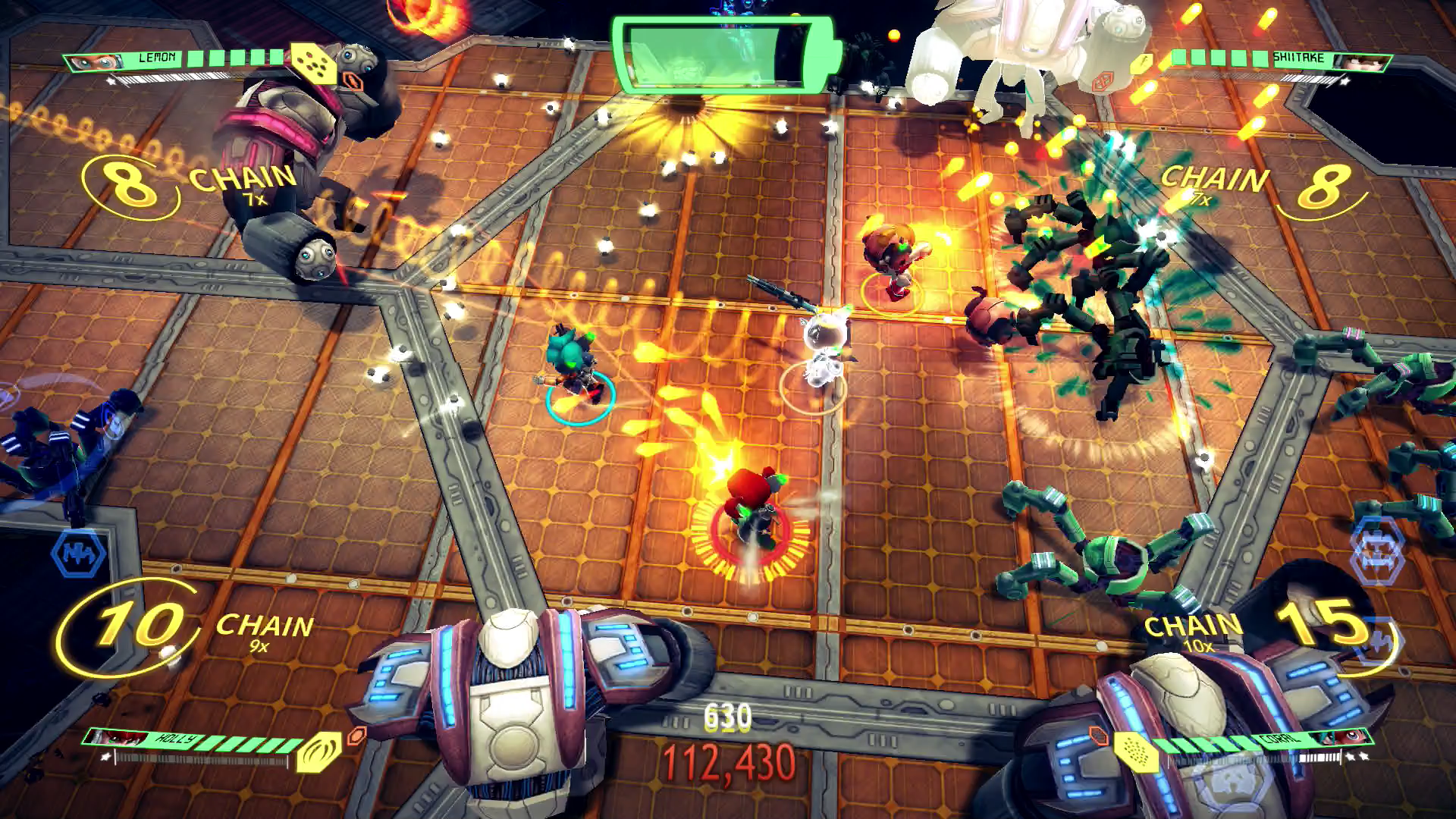Viewport: 1456px width, 819px height.
Task: Click Lemon's yellow hexagon weapon icon
Action: [x=314, y=64]
